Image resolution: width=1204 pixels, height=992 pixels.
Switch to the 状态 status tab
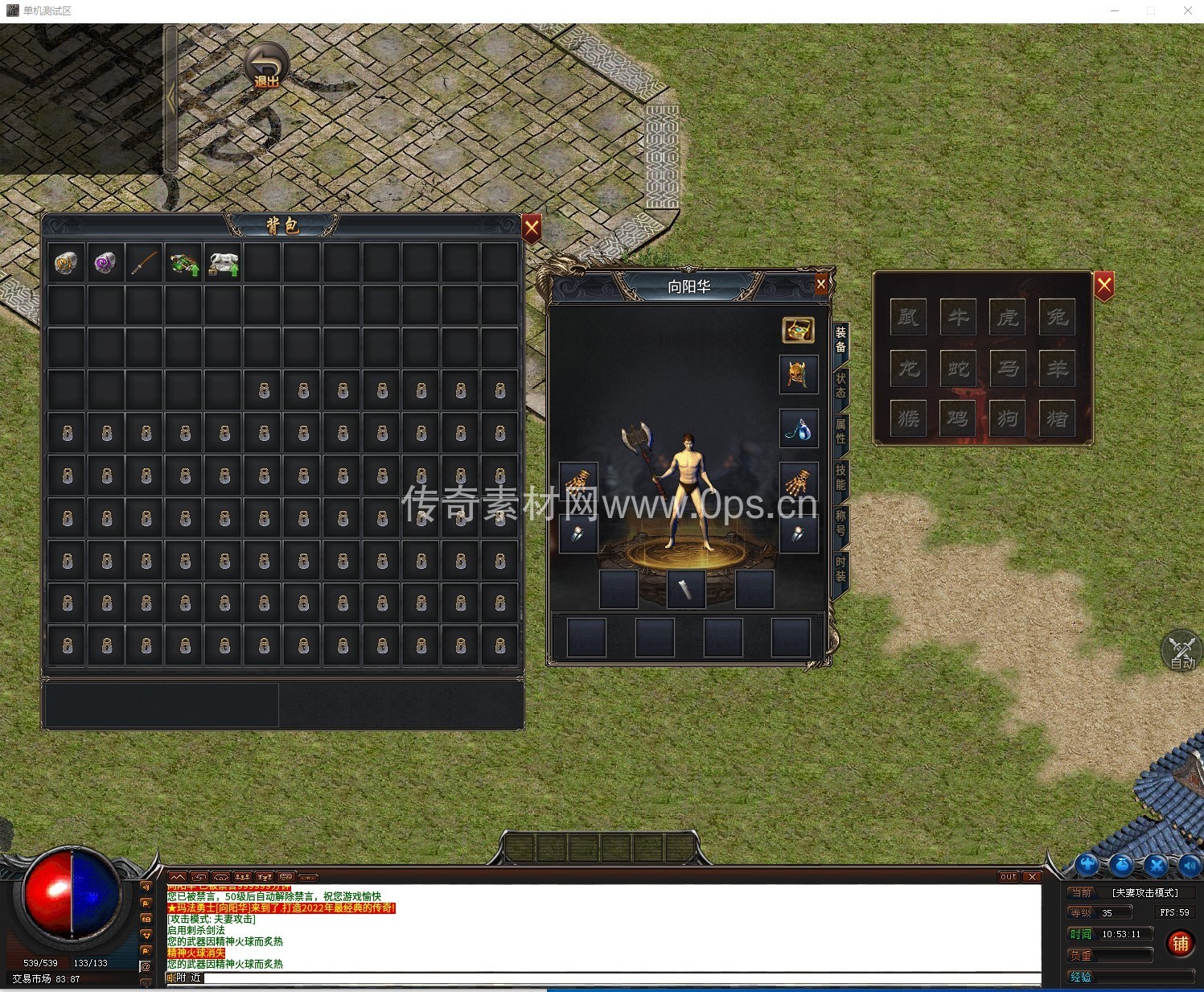(840, 385)
